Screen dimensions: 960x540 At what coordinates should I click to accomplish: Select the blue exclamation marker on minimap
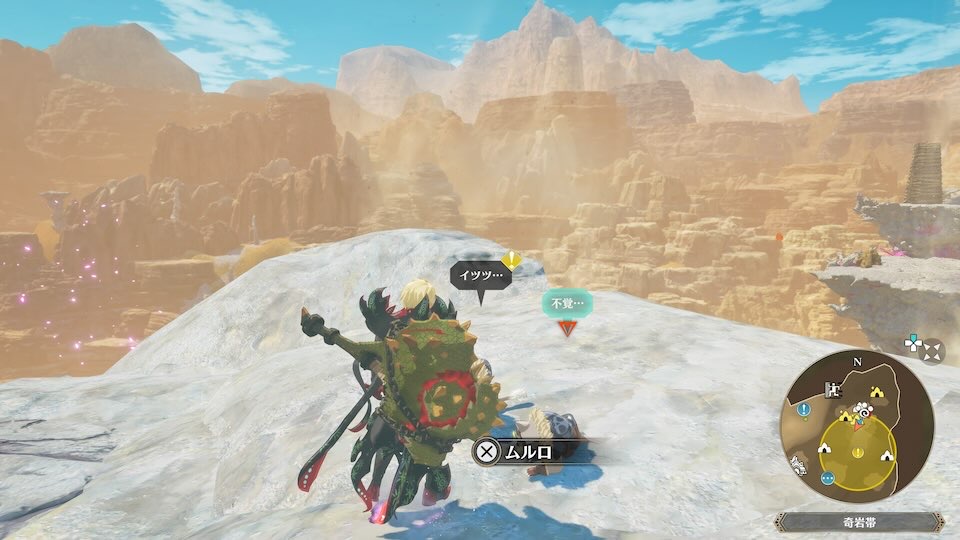click(x=803, y=411)
